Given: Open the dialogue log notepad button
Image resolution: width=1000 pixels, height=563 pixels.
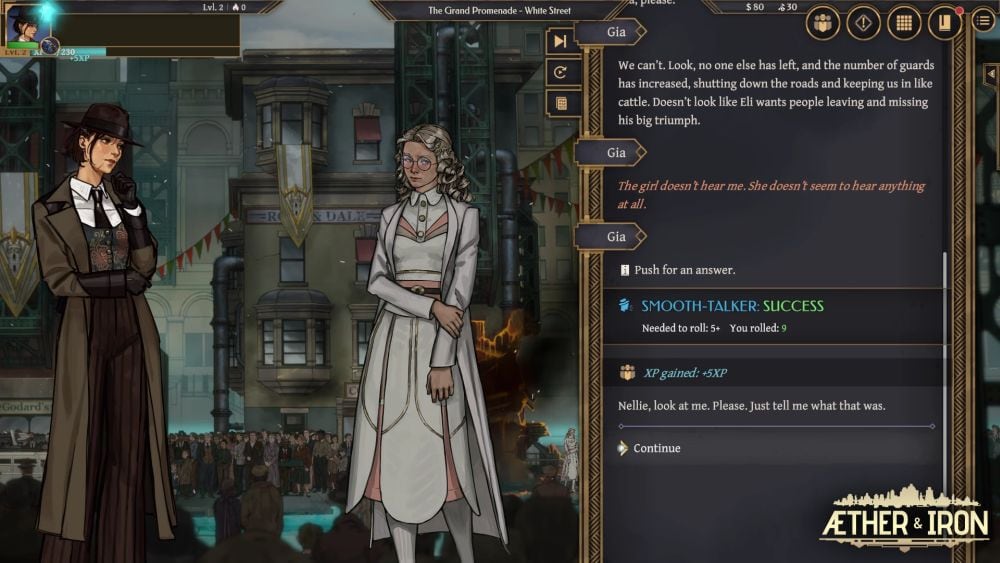Looking at the screenshot, I should pyautogui.click(x=561, y=103).
